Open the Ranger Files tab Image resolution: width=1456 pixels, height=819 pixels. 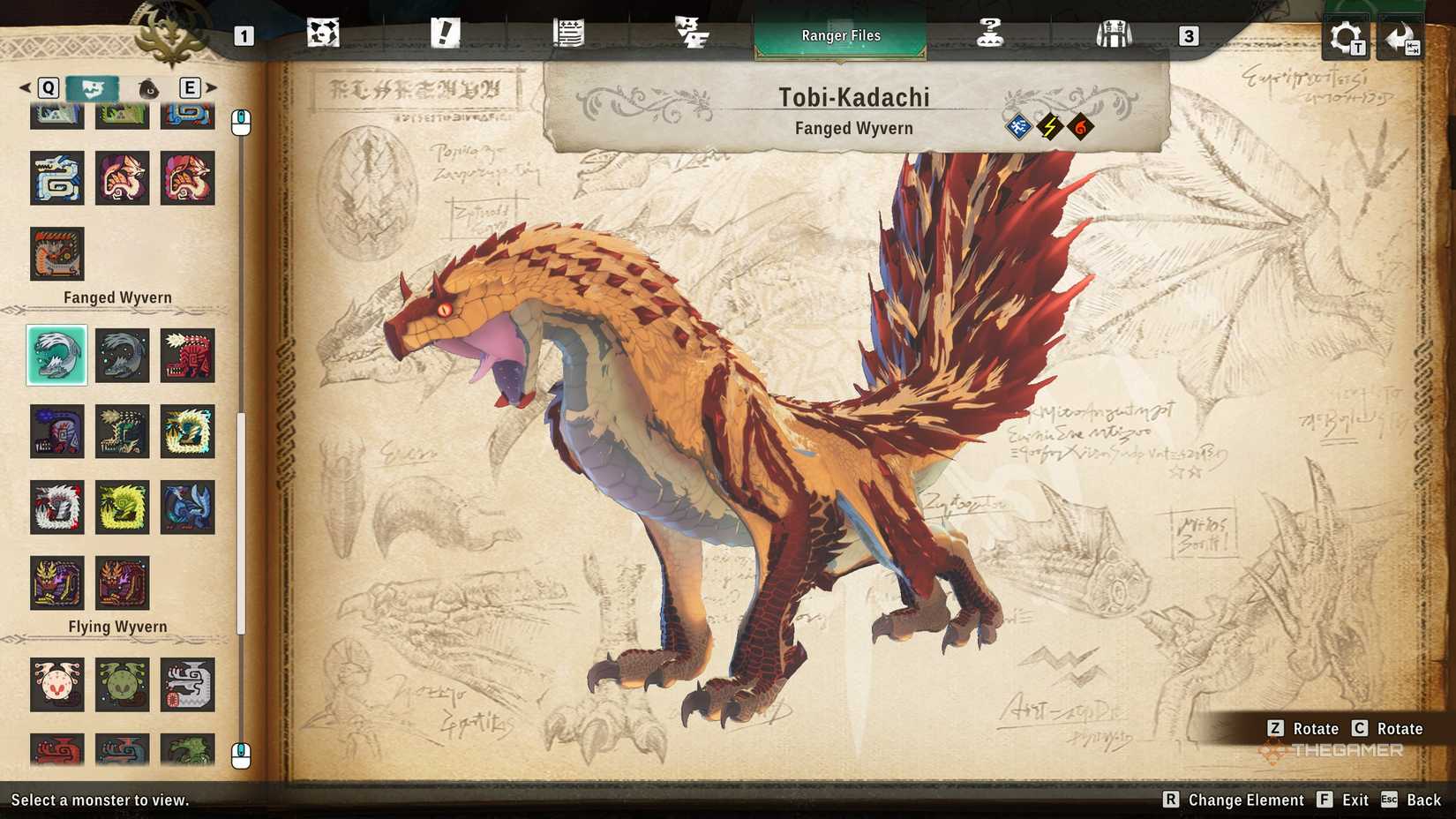(x=840, y=35)
